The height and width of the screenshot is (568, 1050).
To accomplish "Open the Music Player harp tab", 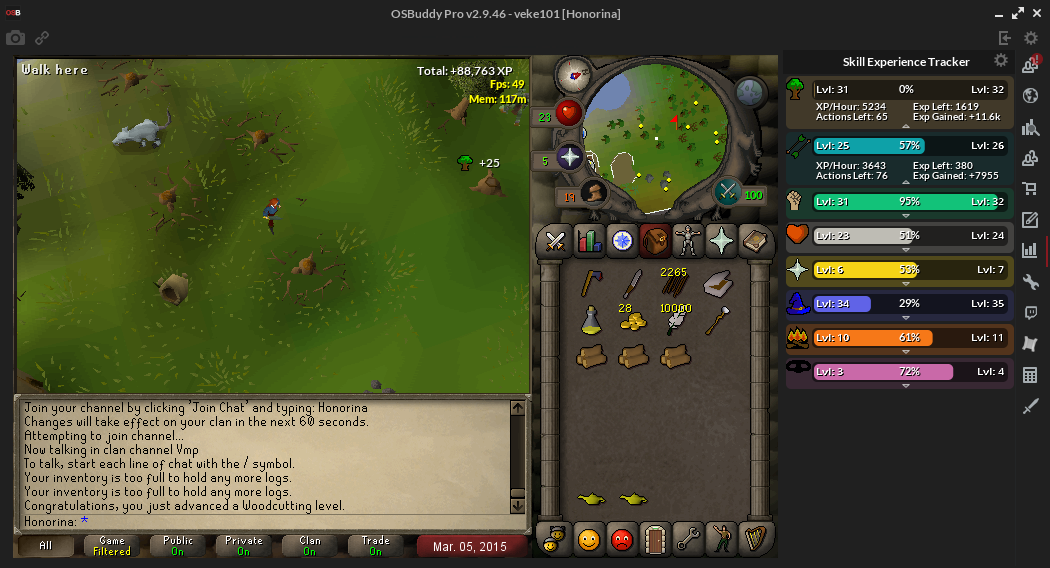I will click(753, 540).
